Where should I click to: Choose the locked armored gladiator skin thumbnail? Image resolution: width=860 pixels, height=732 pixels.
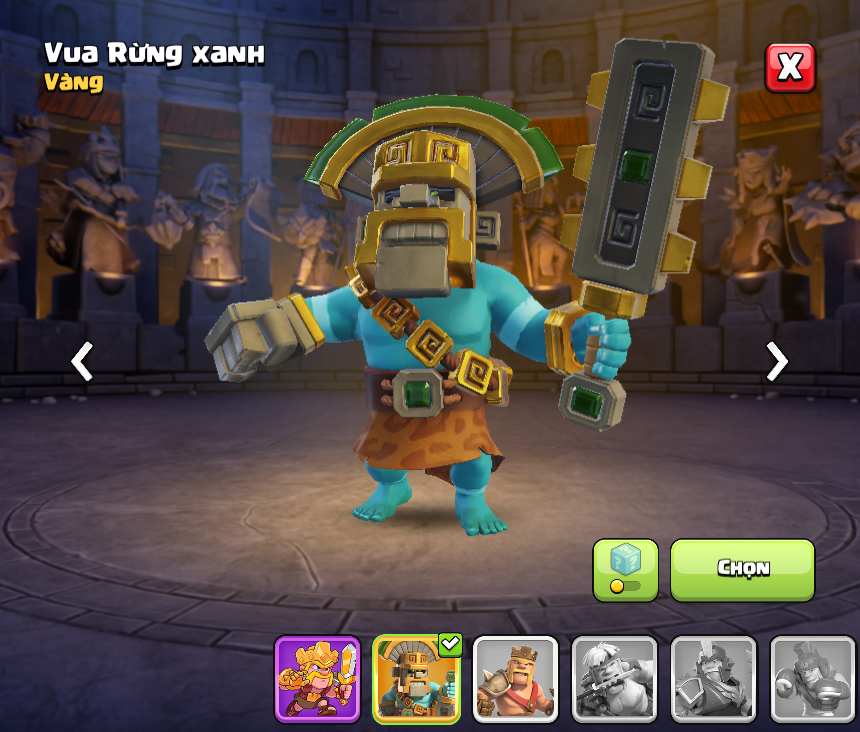(713, 679)
